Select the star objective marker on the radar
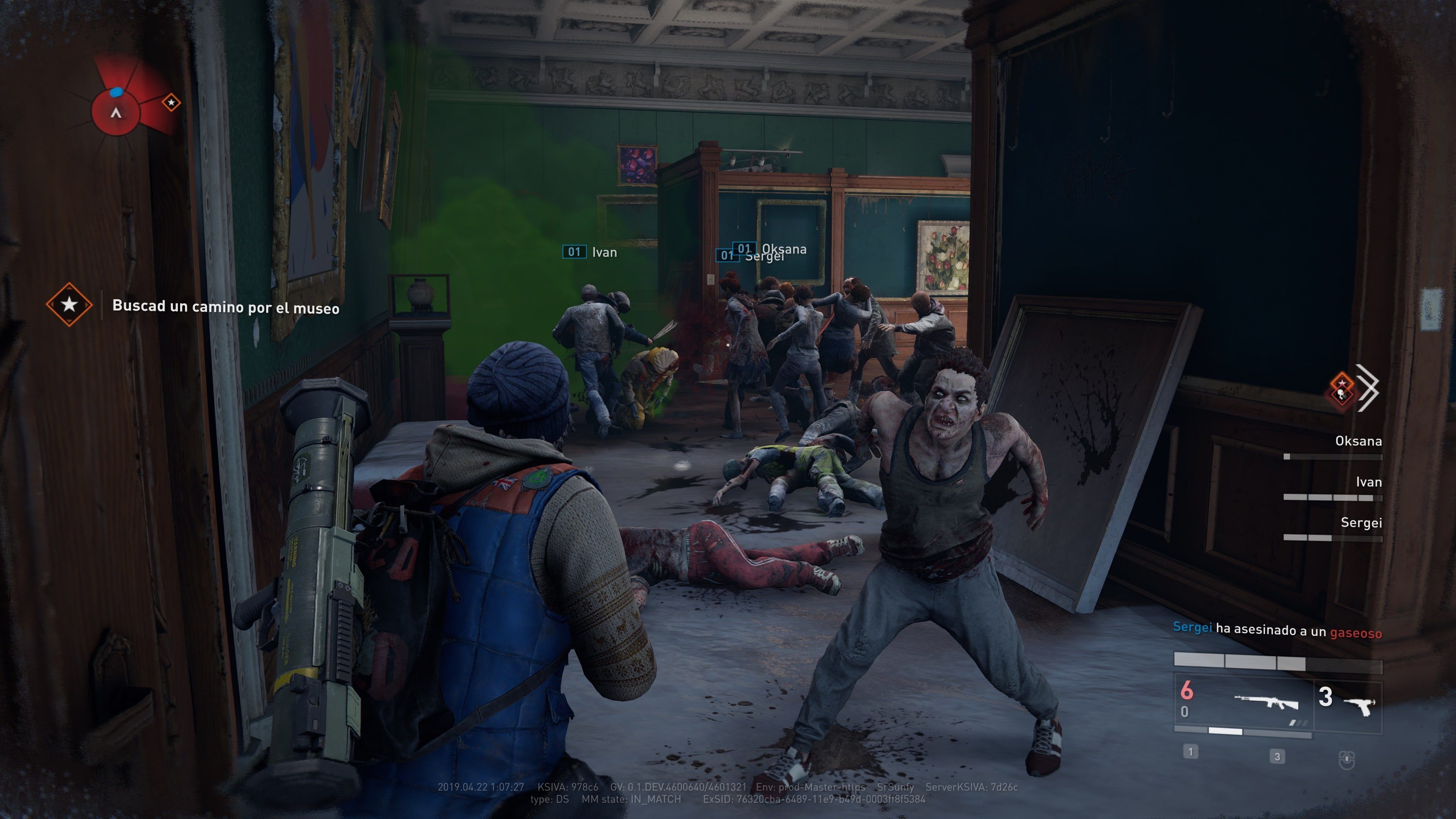The width and height of the screenshot is (1456, 819). click(x=171, y=102)
